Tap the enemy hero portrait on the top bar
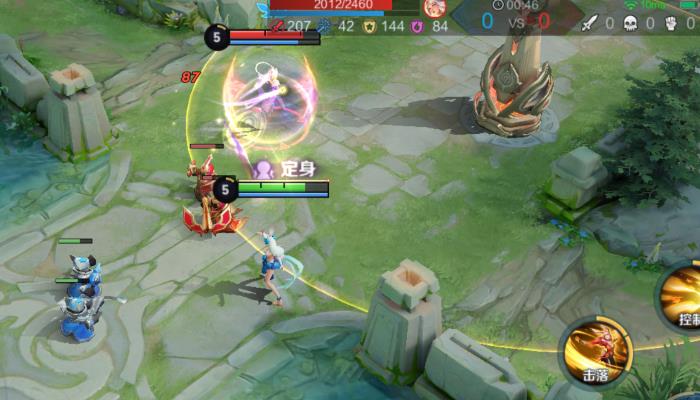Image resolution: width=700 pixels, height=400 pixels. [434, 7]
